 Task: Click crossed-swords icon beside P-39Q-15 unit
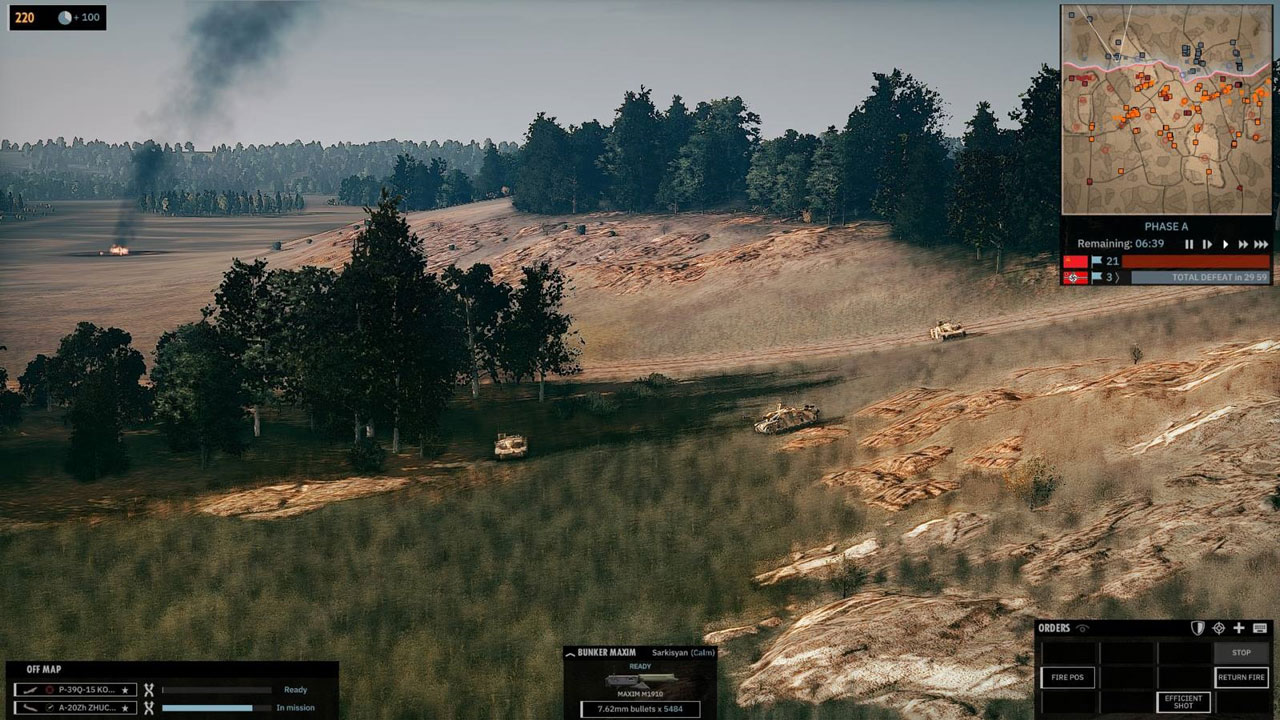coord(149,690)
